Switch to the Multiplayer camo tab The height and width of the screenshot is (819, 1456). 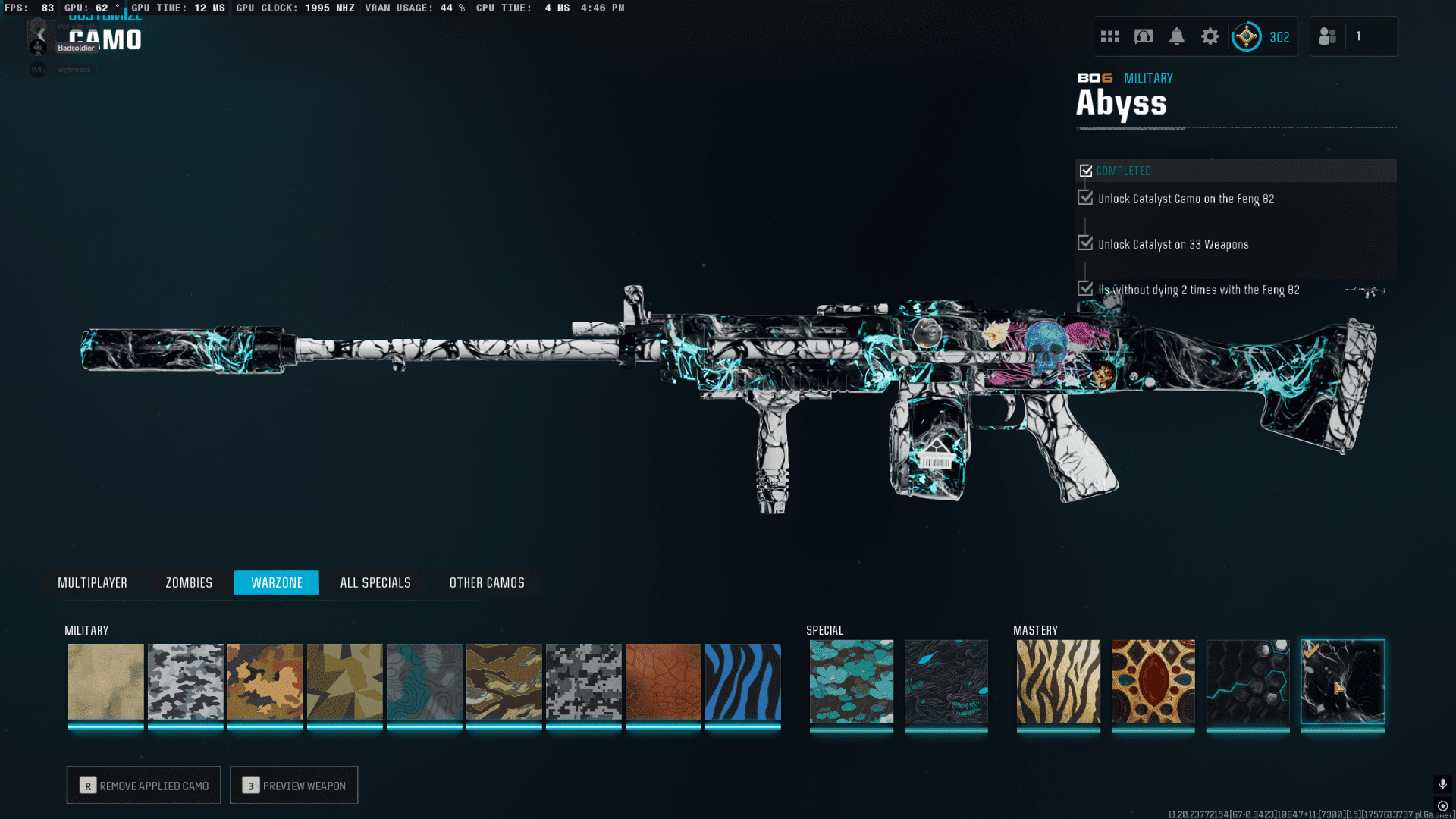[x=93, y=582]
